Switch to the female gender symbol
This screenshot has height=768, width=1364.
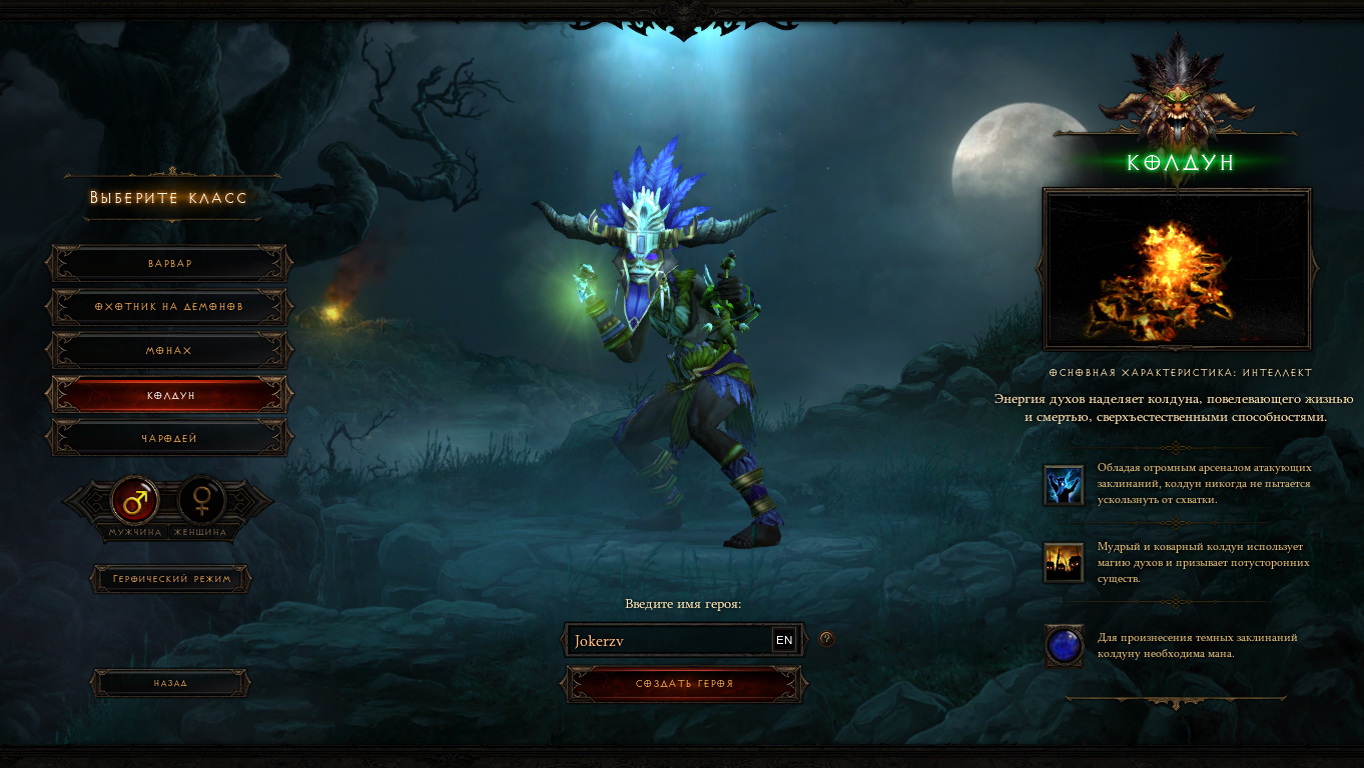tap(202, 498)
